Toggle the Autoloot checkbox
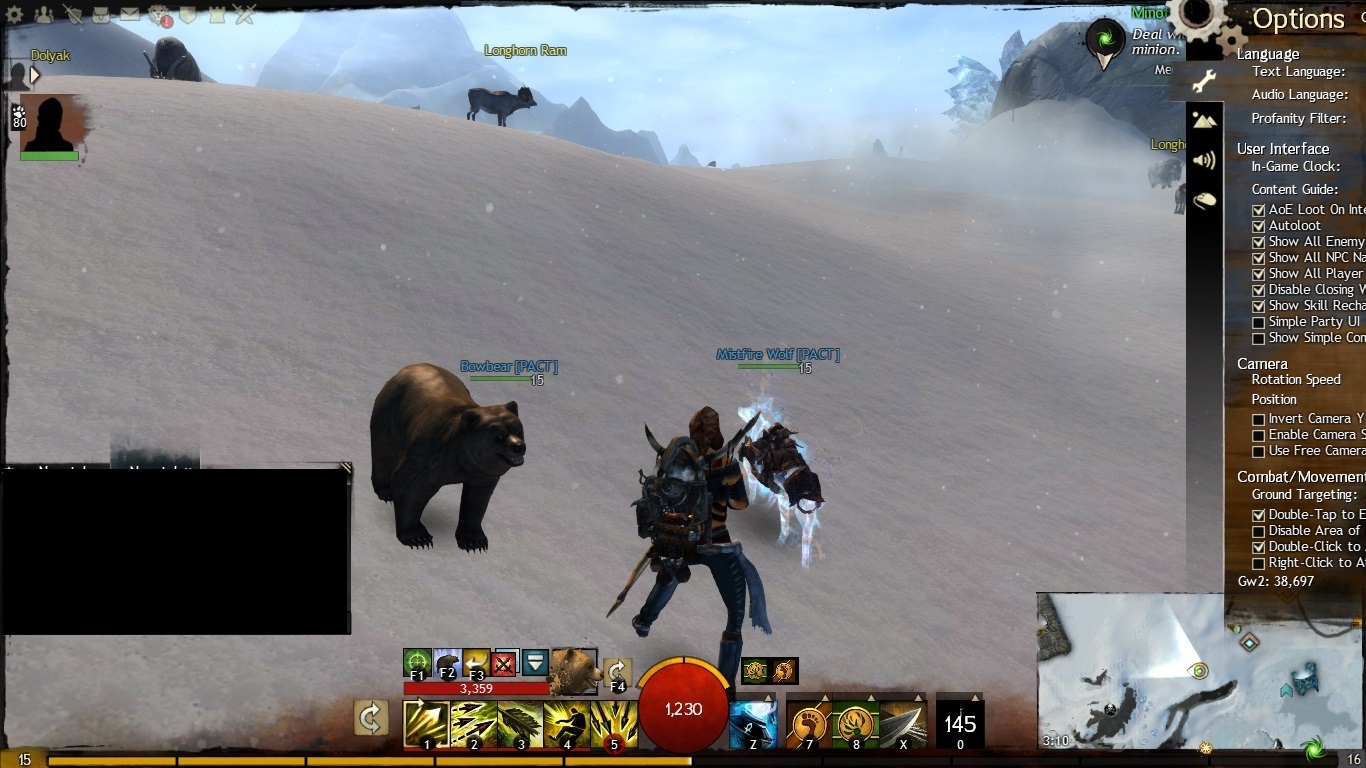 pyautogui.click(x=1259, y=226)
